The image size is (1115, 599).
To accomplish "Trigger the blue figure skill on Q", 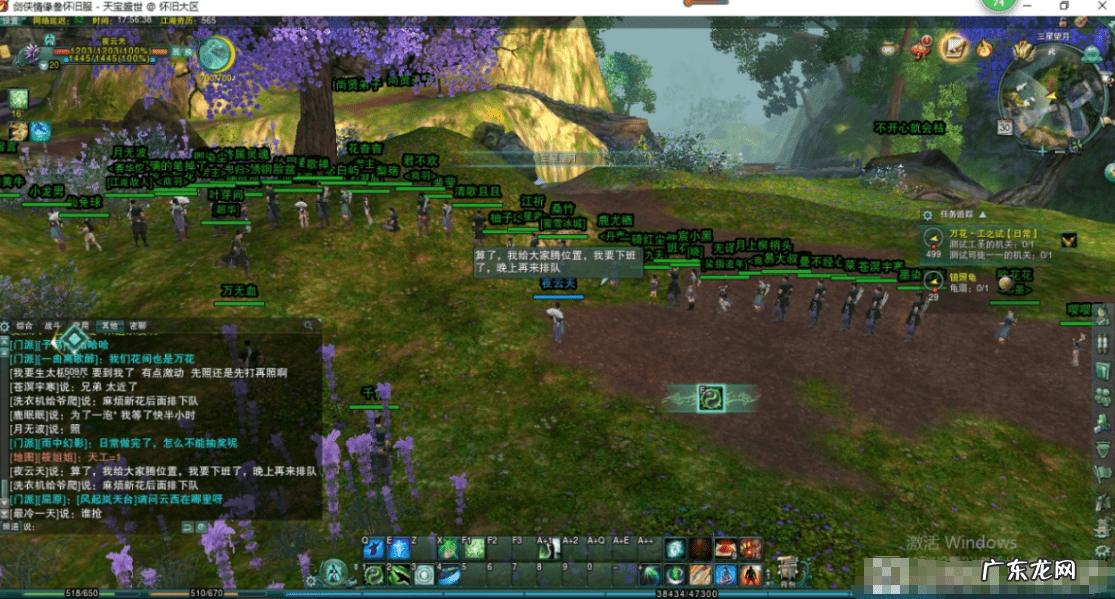I will pos(374,548).
